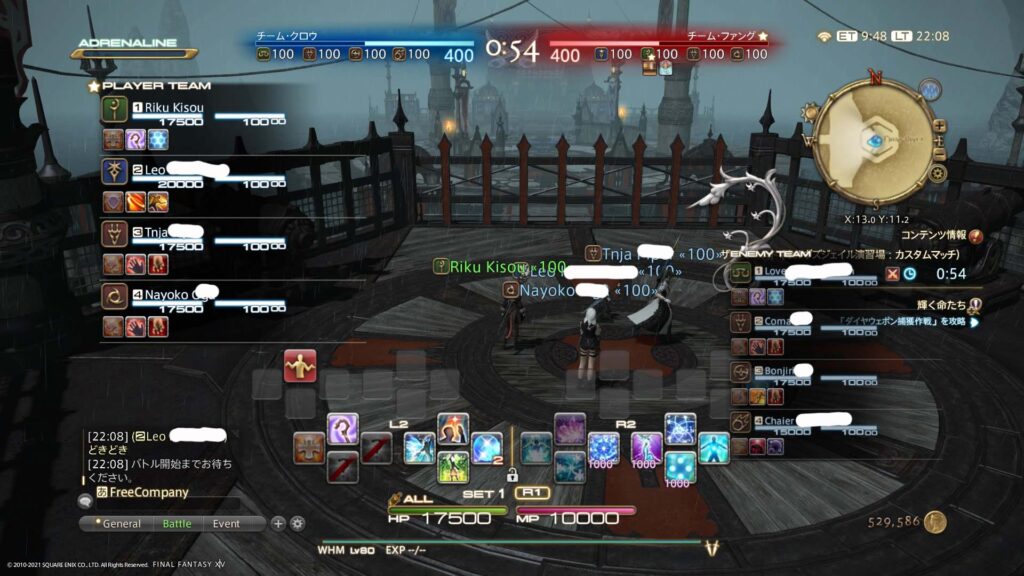Select the Event chat tab
1024x576 pixels.
pos(226,524)
